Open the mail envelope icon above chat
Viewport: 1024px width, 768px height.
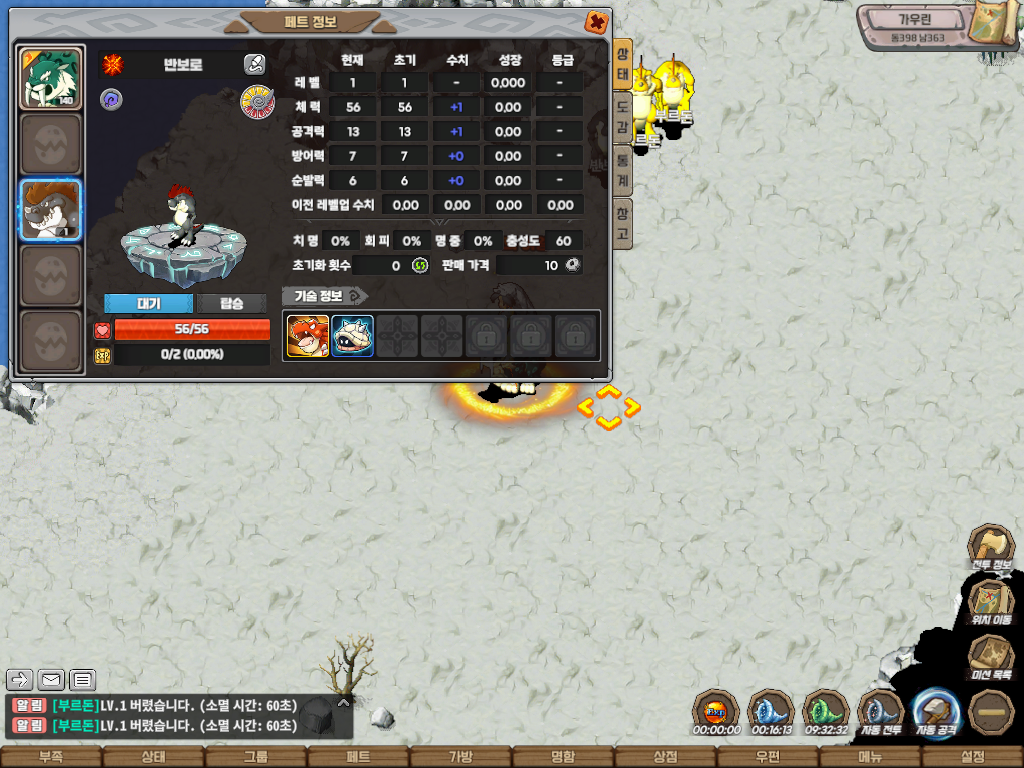(x=52, y=680)
